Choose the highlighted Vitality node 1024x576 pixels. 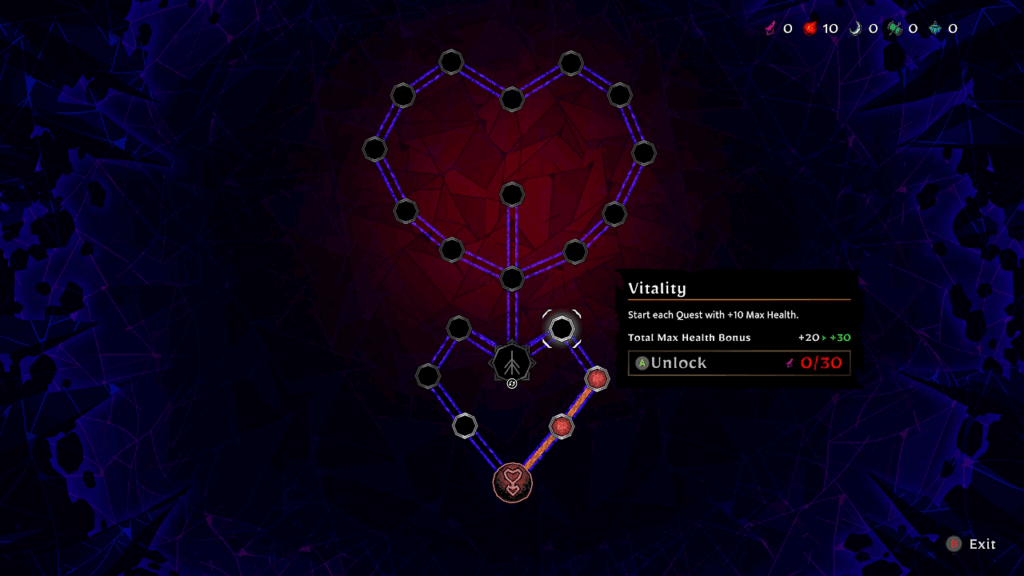[x=562, y=328]
